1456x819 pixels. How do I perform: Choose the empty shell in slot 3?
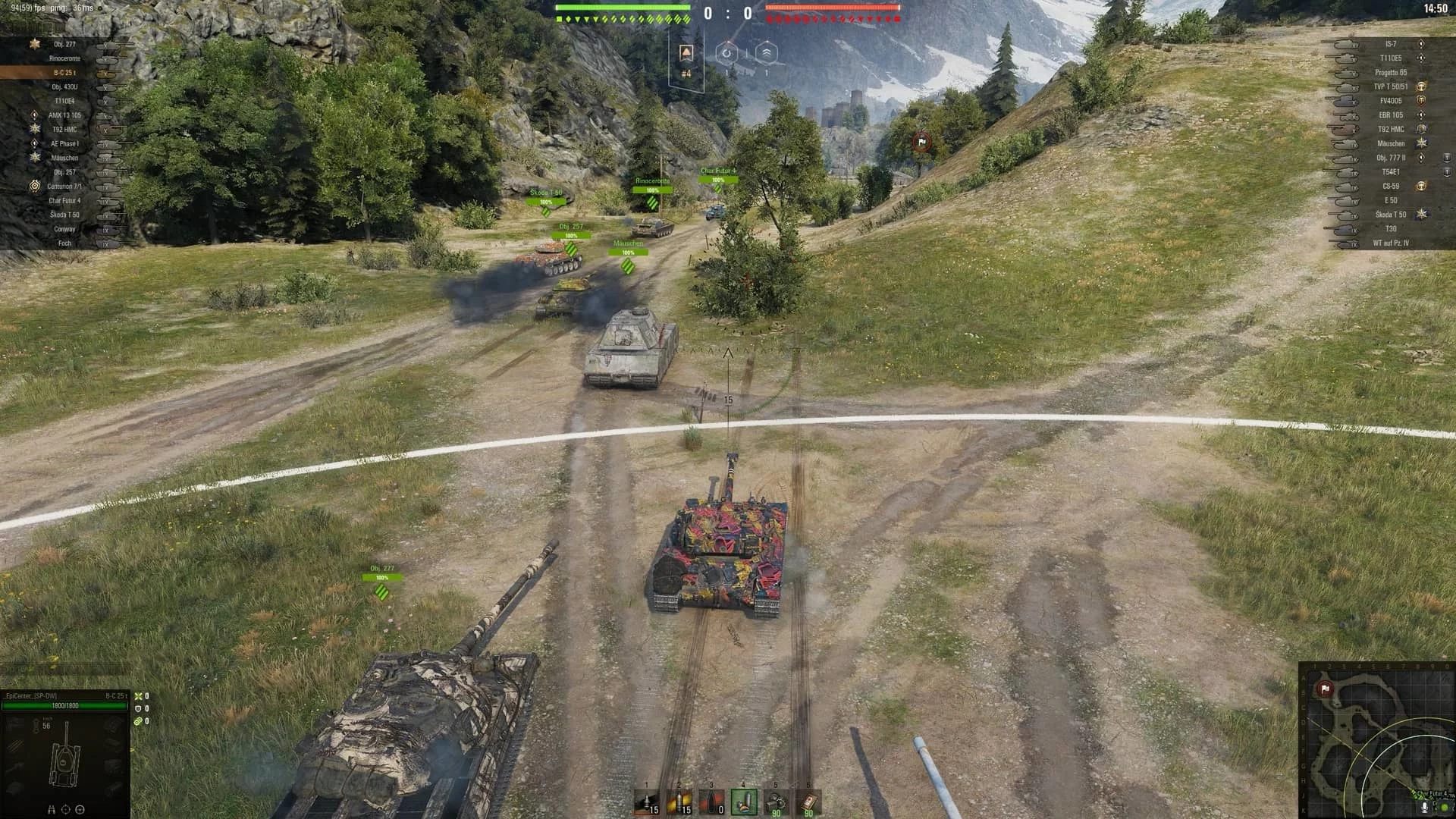[711, 802]
